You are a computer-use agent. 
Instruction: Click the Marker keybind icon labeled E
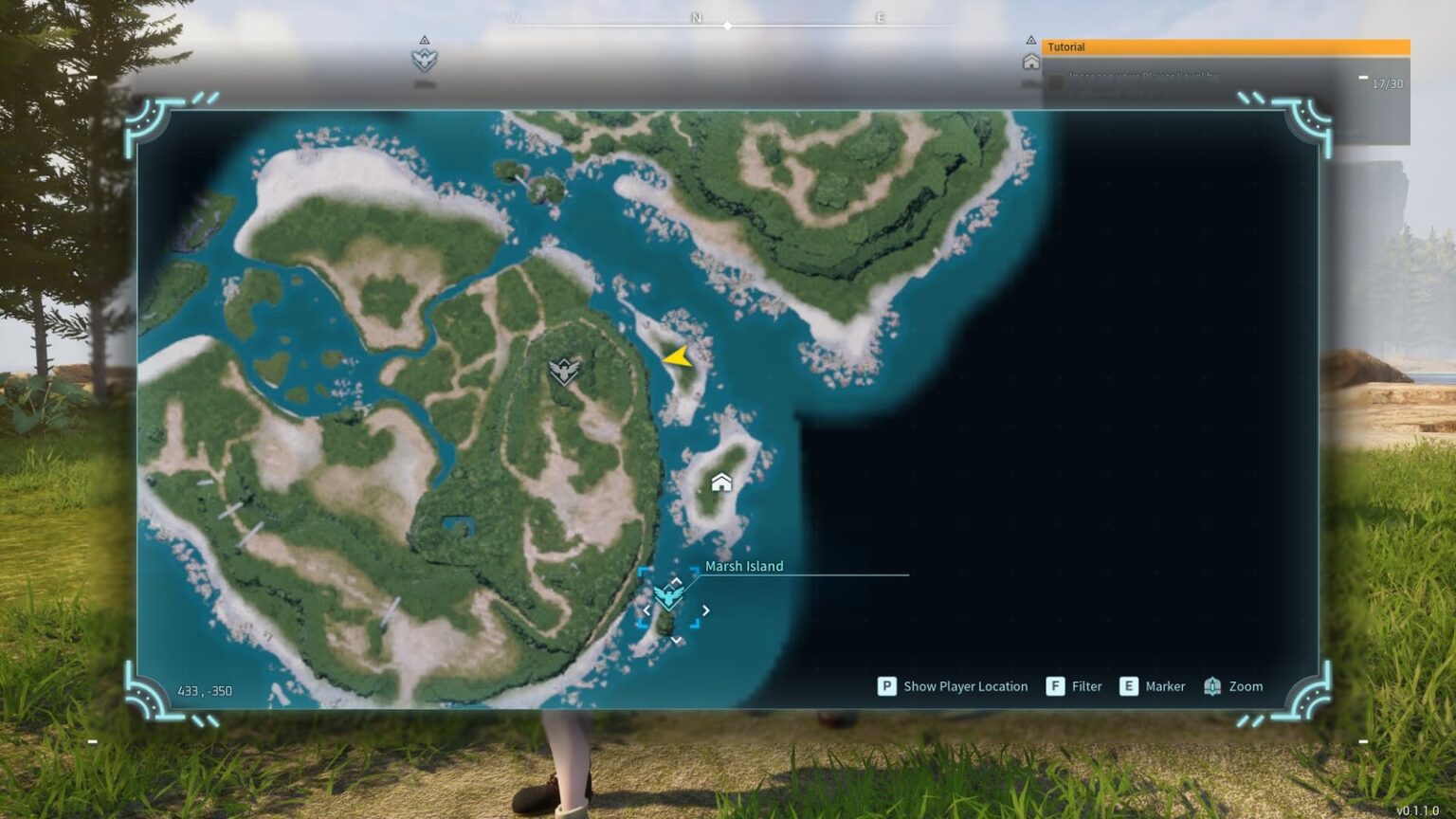coord(1129,685)
